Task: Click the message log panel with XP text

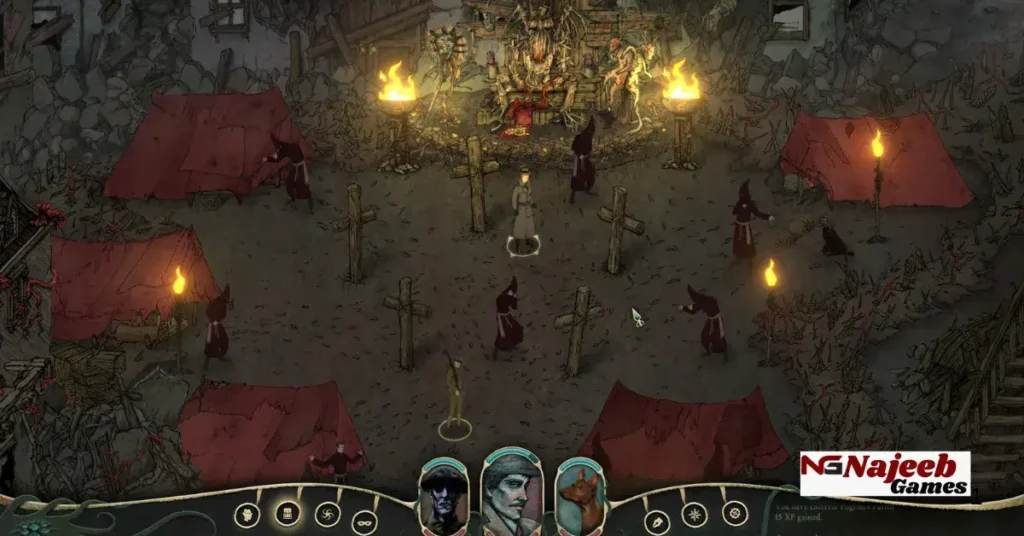Action: point(880,517)
